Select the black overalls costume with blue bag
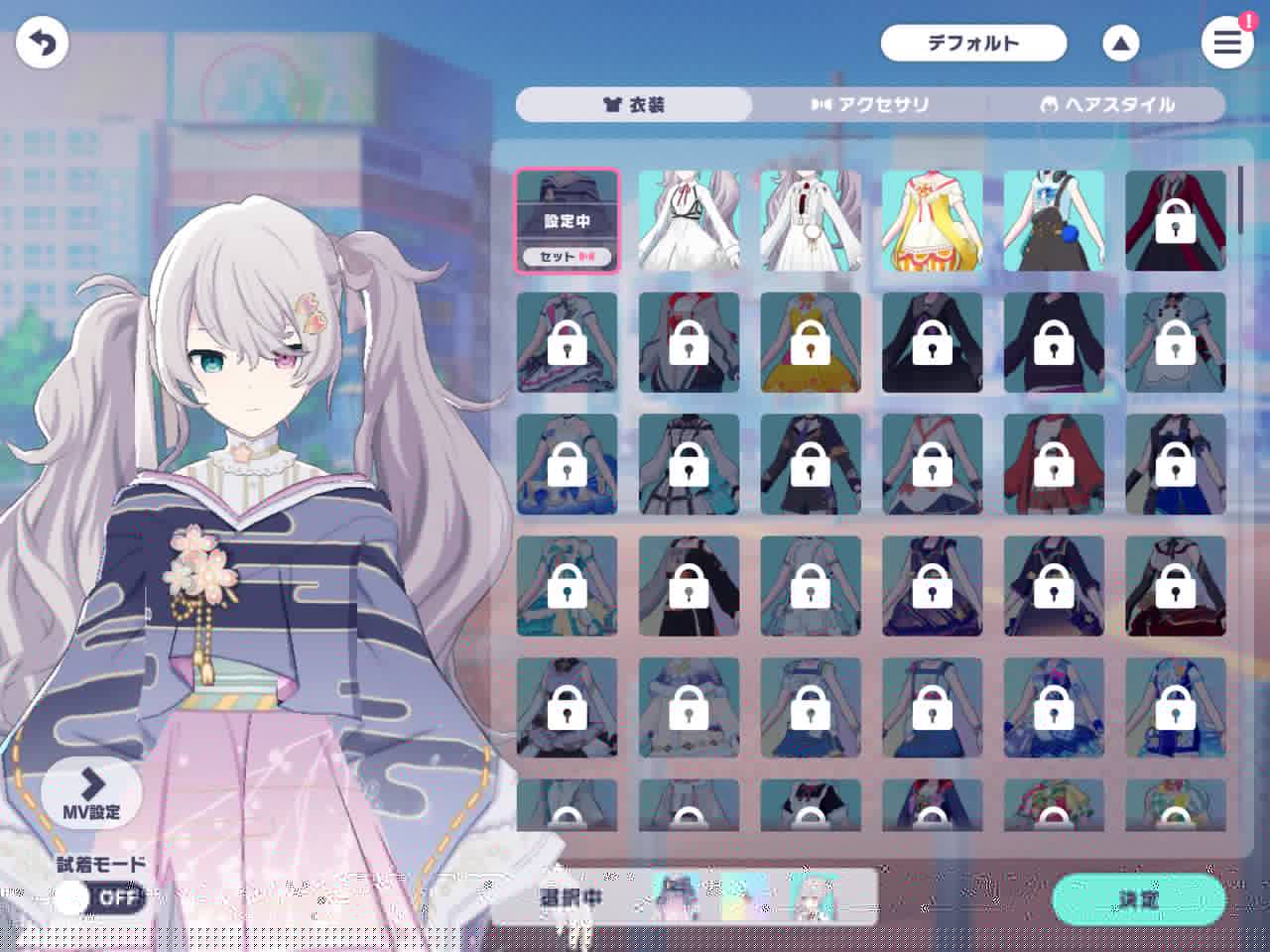Viewport: 1270px width, 952px height. [x=1054, y=220]
